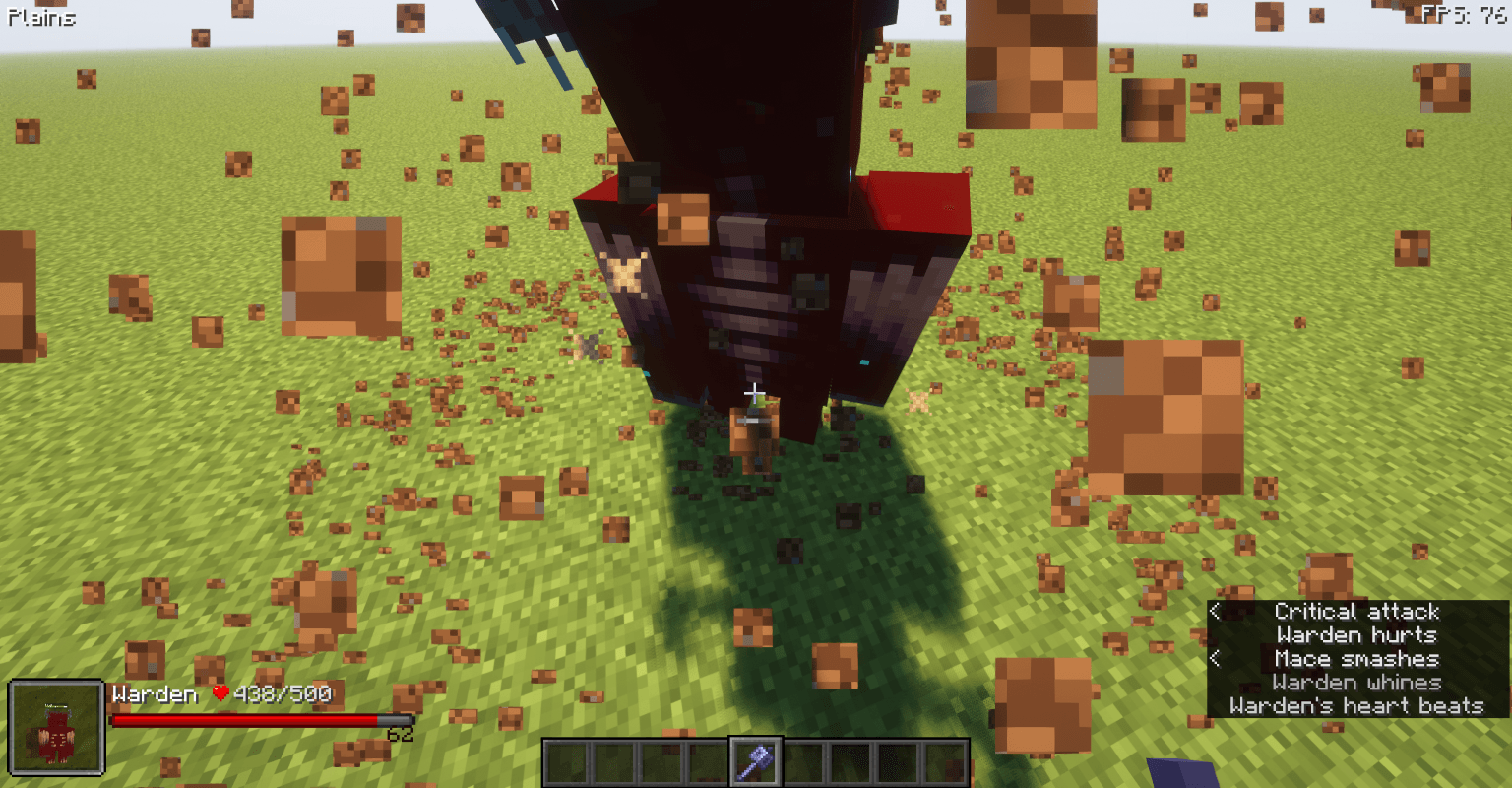Click the last hotbar slot on the right
This screenshot has height=788, width=1512.
pyautogui.click(x=948, y=759)
